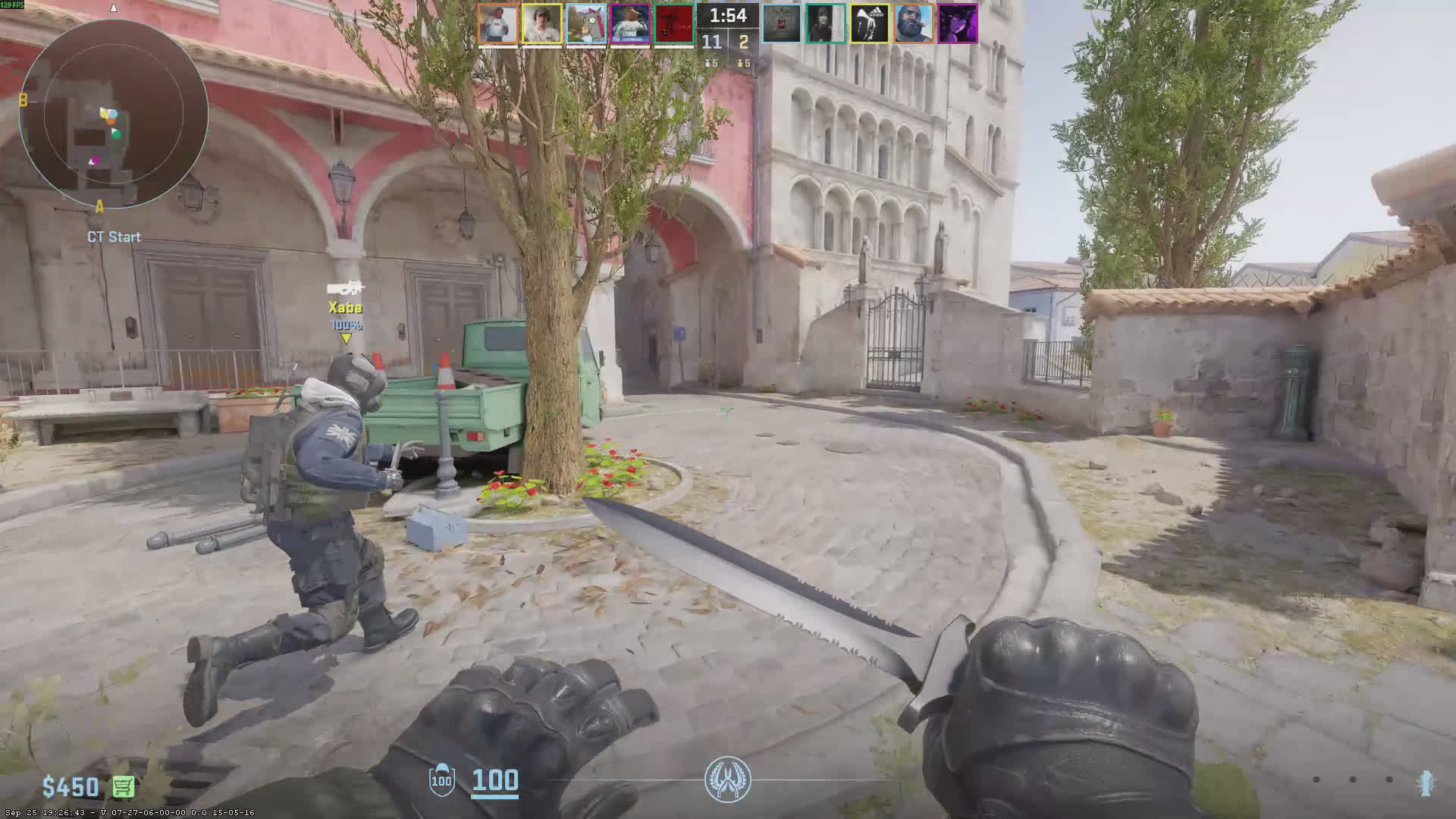Click the green player dot on radar

point(116,133)
